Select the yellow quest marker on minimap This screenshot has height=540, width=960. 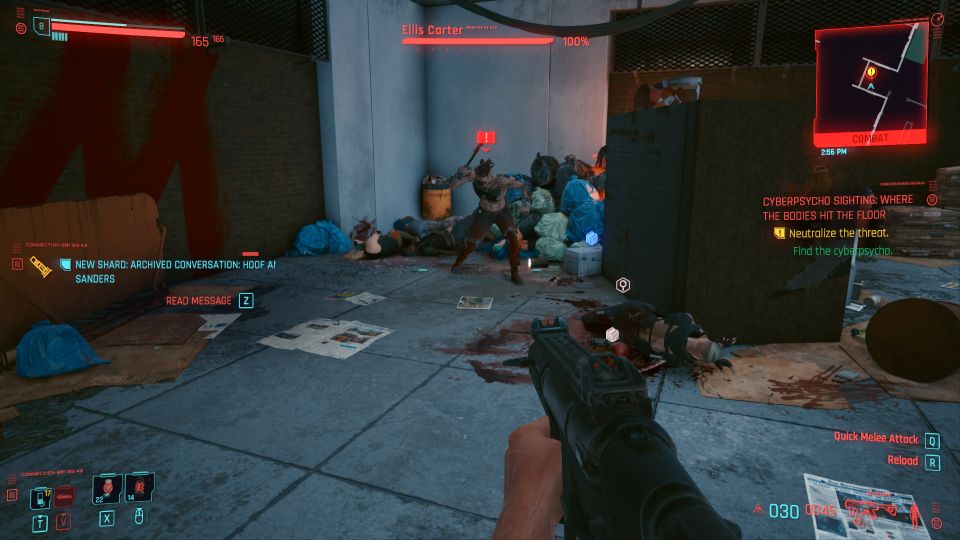872,71
